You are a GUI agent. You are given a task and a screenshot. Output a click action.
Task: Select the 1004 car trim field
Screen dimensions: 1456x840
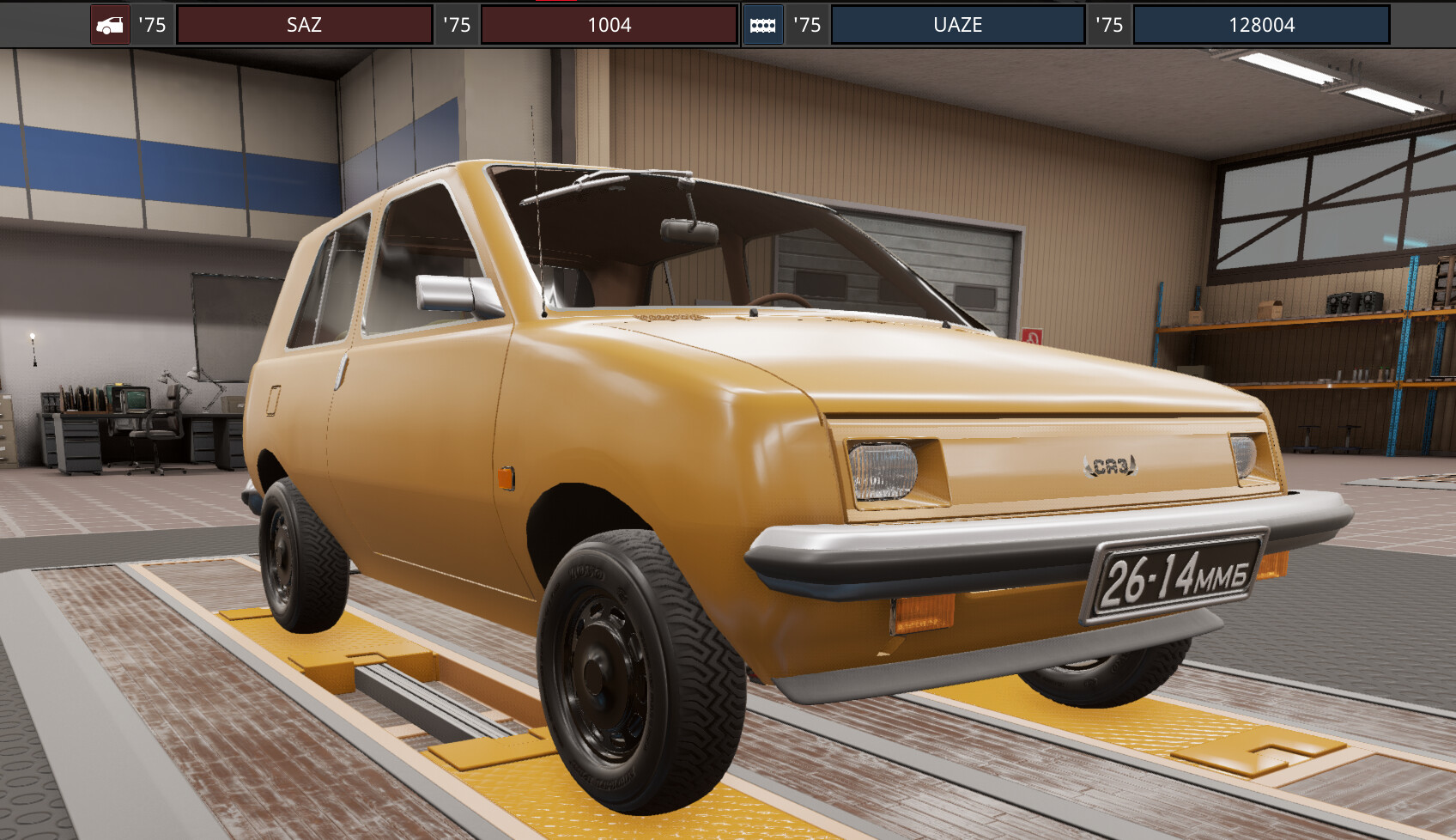[609, 25]
